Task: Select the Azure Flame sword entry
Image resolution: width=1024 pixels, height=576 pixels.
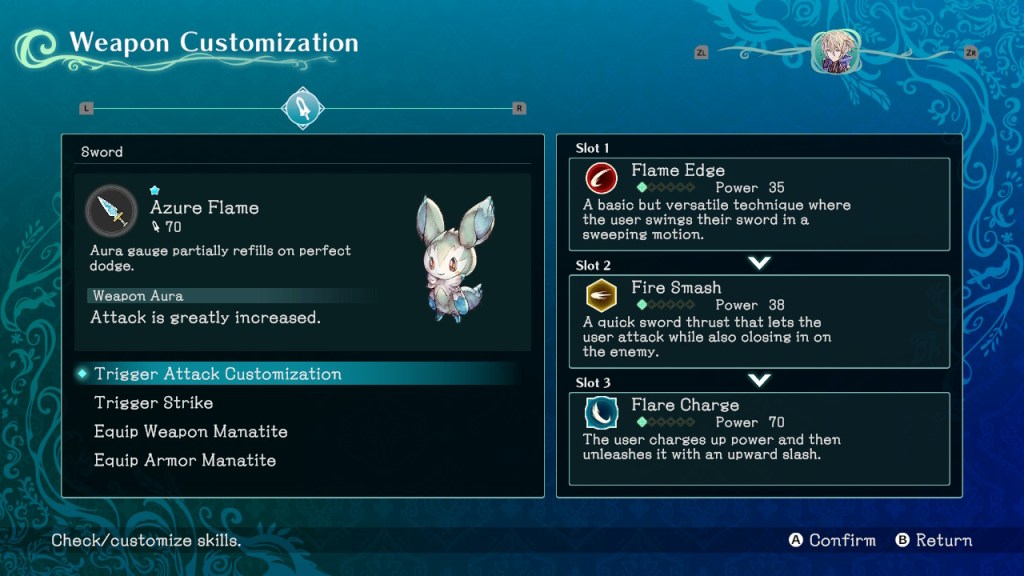Action: [x=204, y=208]
